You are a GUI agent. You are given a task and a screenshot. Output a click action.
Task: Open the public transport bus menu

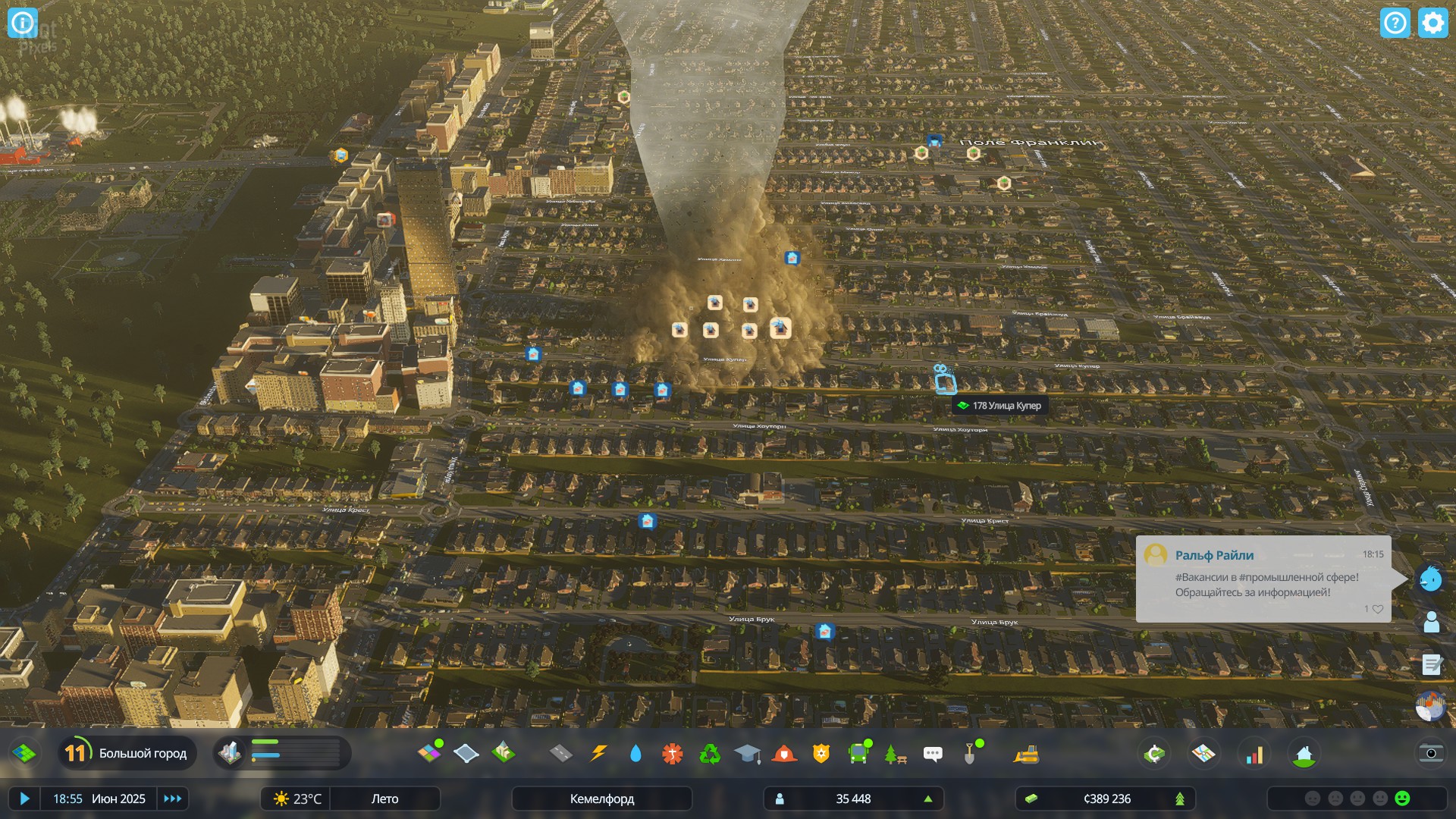(858, 754)
